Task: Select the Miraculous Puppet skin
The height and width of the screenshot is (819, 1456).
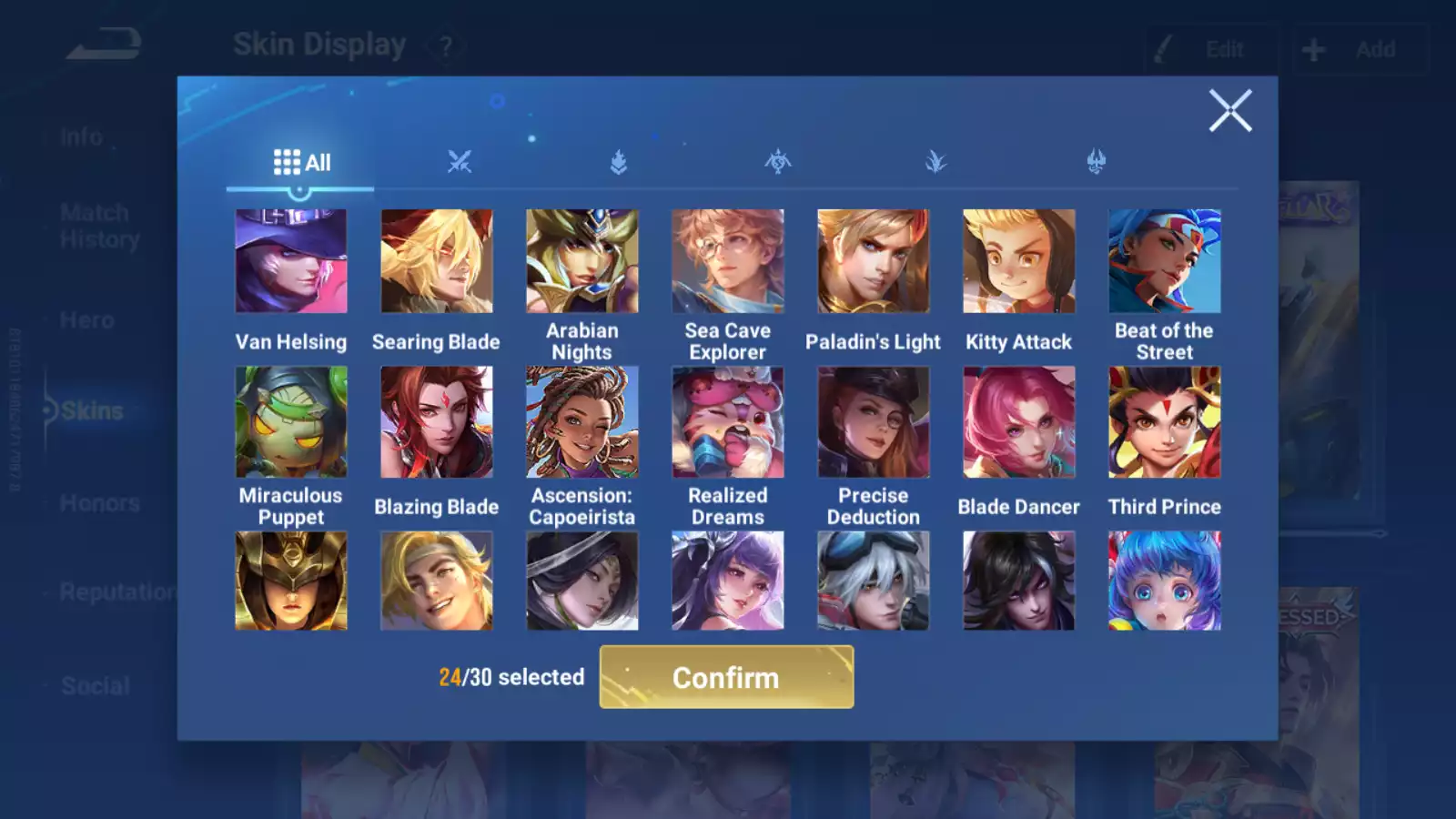Action: (x=291, y=422)
